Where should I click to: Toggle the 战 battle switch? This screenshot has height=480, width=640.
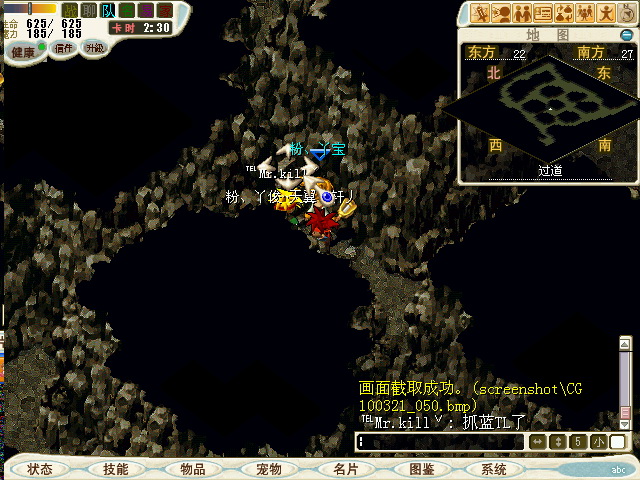click(69, 10)
